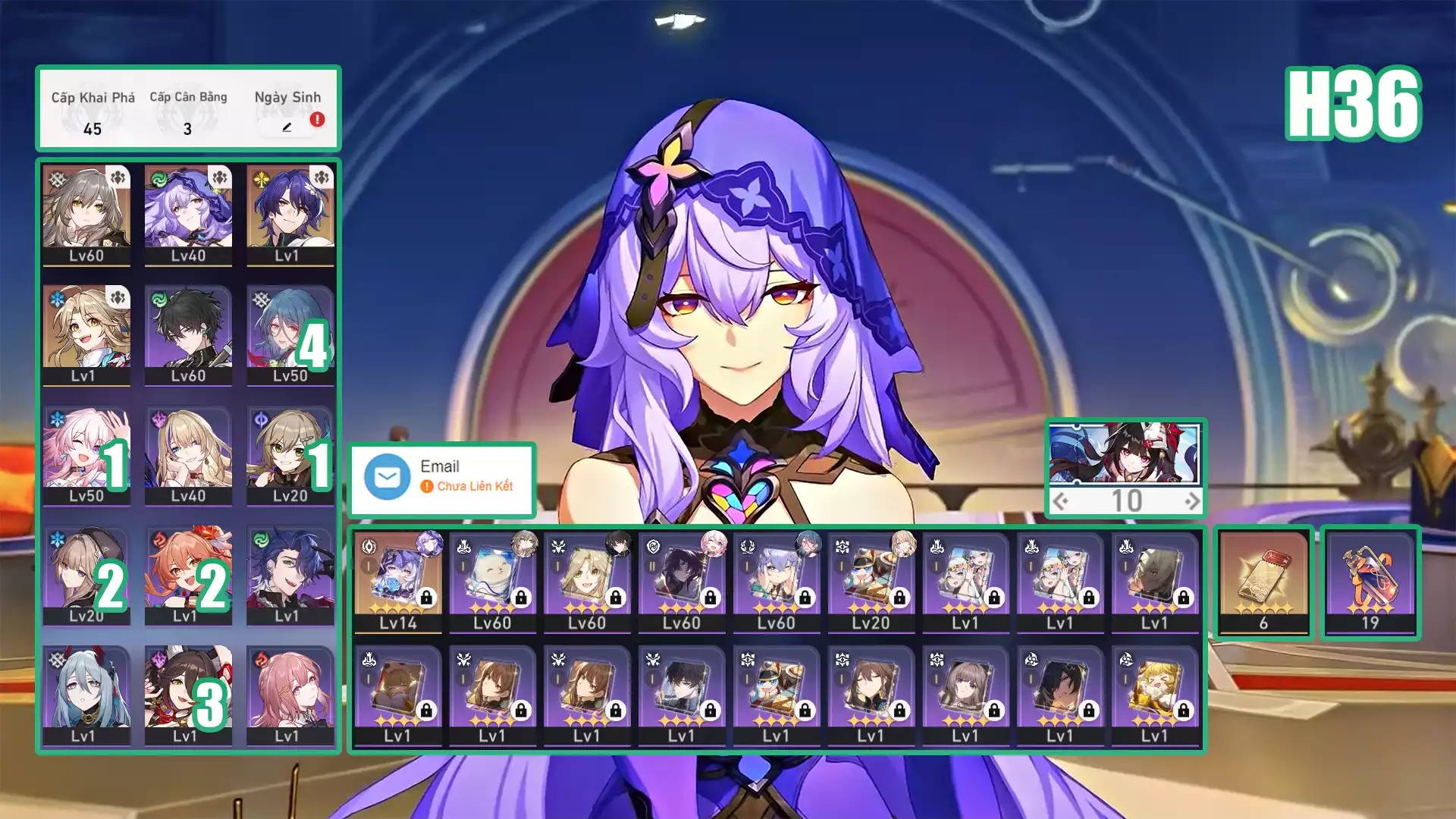Select the rail pass item showing 19
The height and width of the screenshot is (819, 1456).
(x=1370, y=581)
